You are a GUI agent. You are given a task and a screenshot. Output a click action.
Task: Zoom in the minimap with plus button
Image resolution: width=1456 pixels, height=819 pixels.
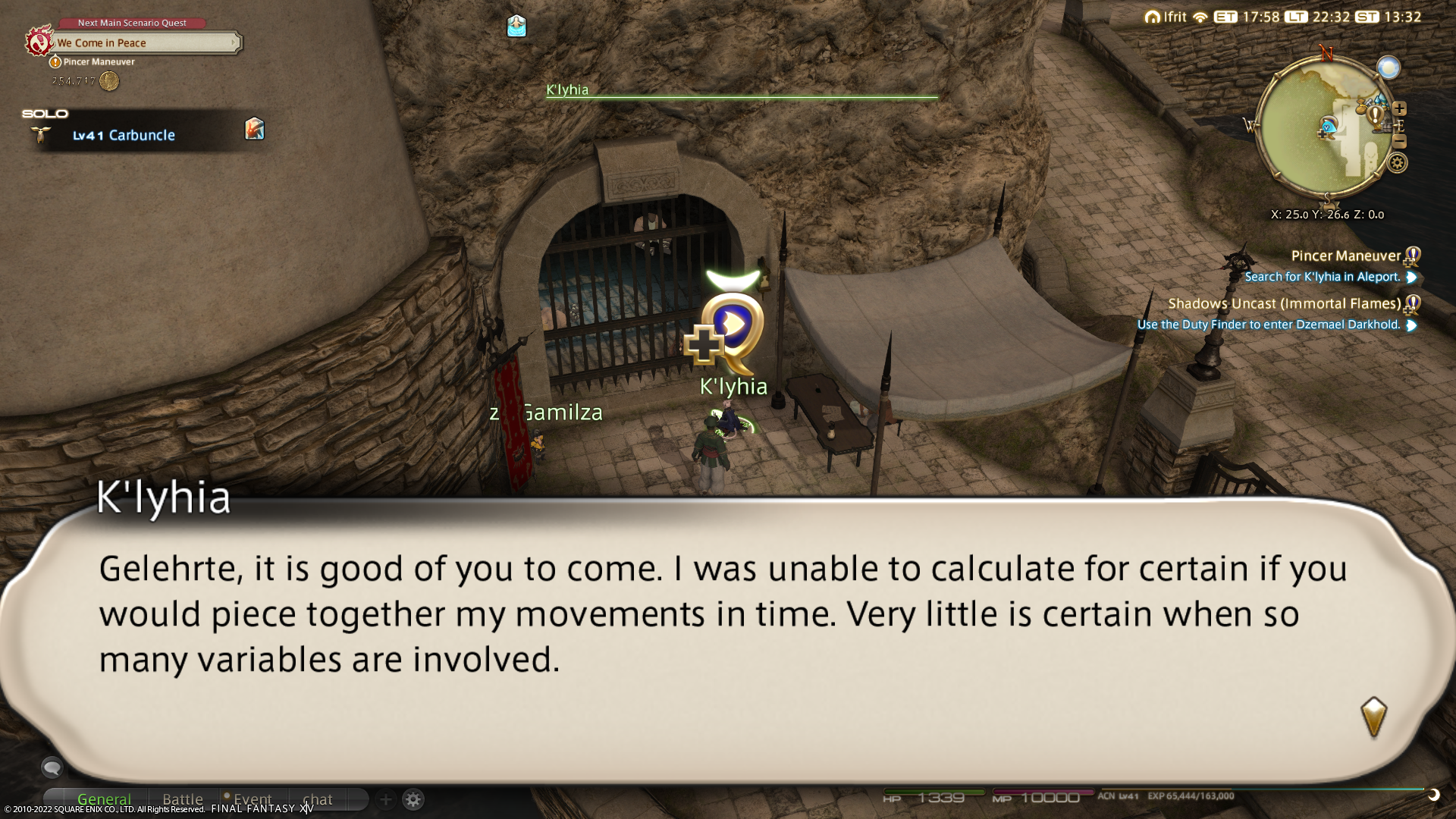[1400, 108]
